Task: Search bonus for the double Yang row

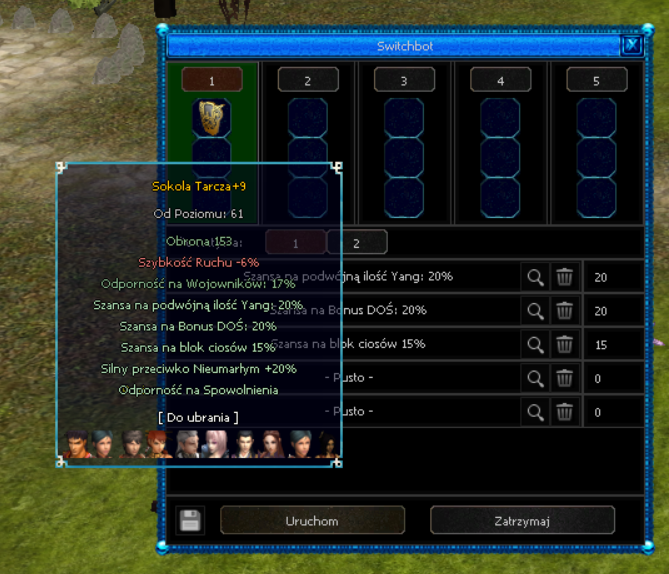Action: pyautogui.click(x=536, y=277)
